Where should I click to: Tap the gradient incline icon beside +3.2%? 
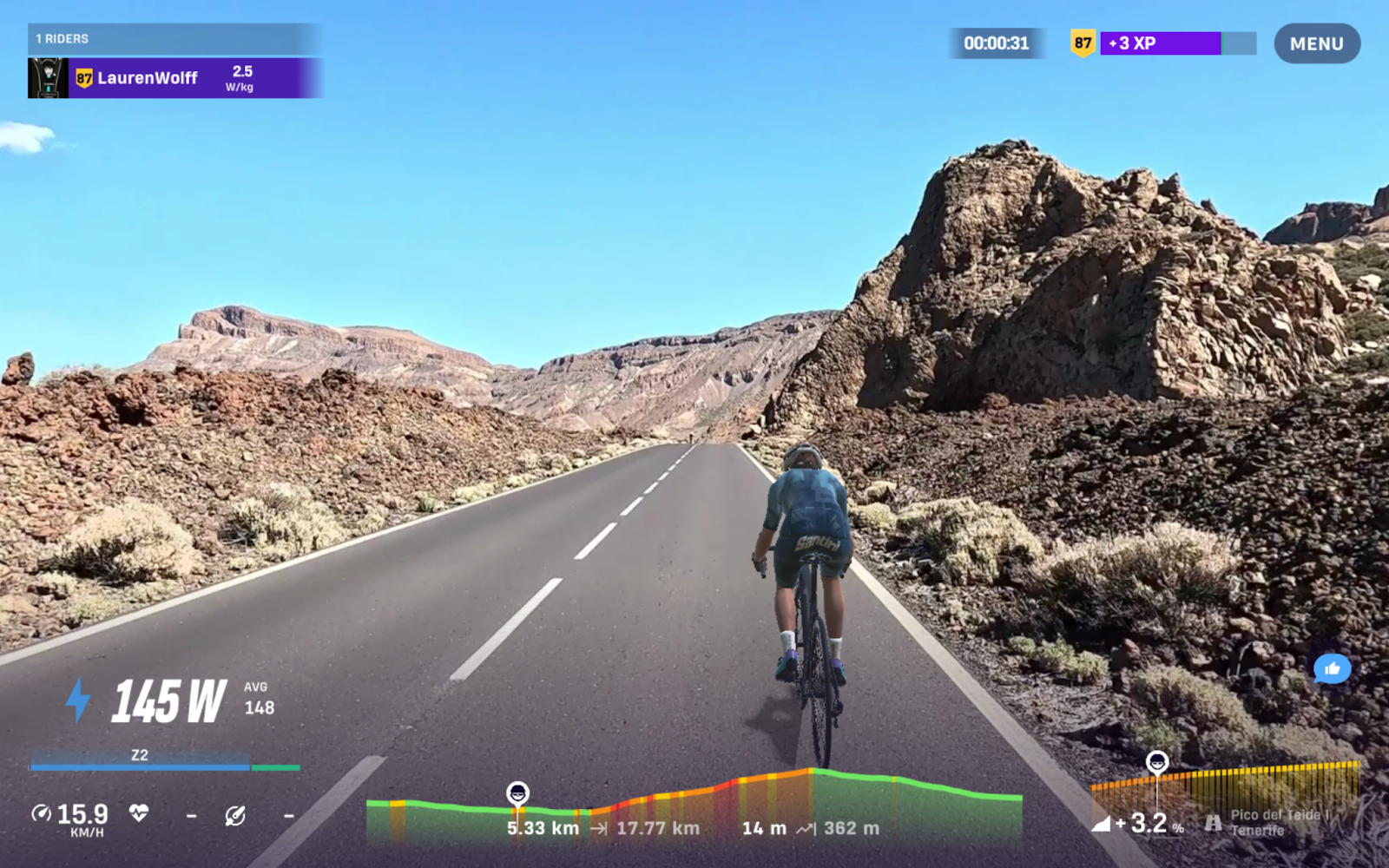[x=1103, y=823]
